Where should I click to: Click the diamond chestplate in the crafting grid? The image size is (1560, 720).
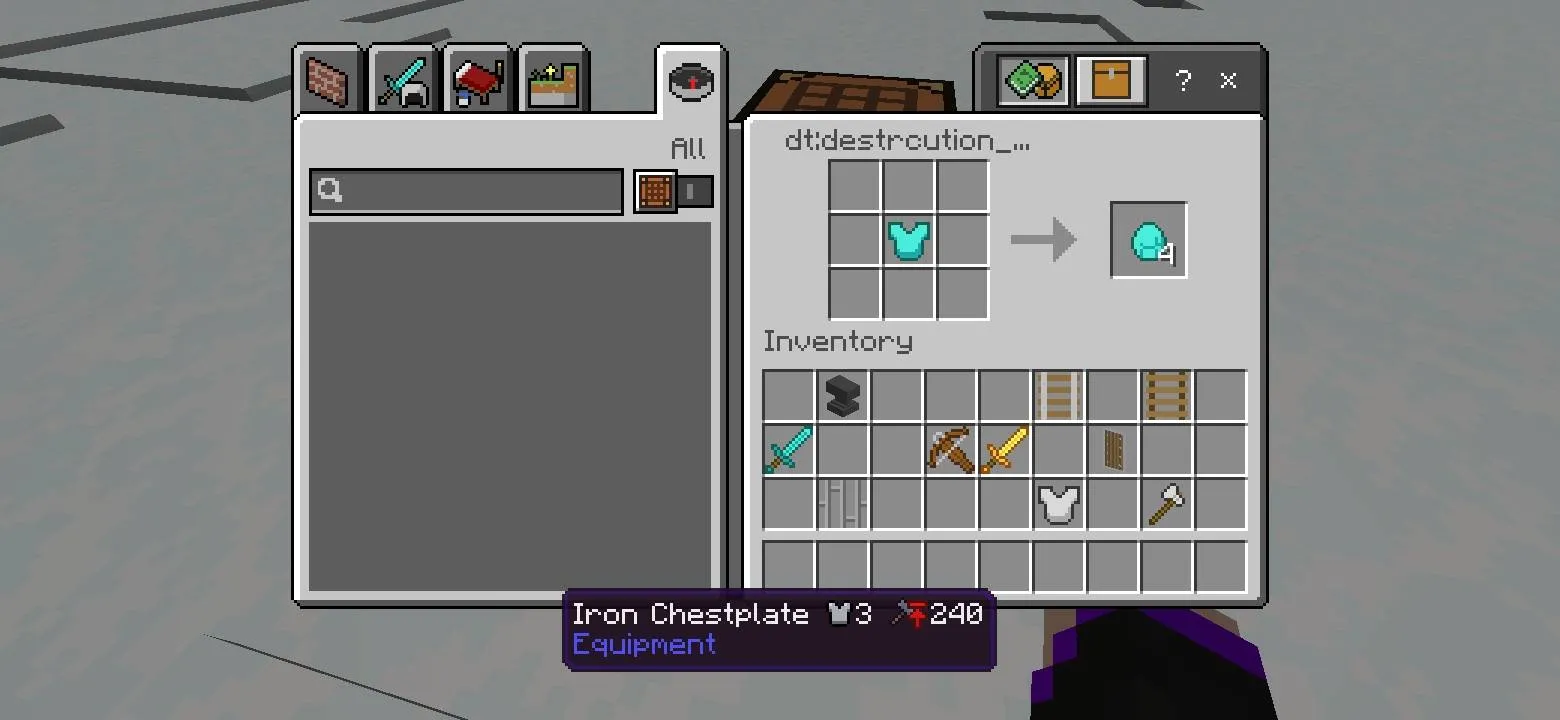908,239
